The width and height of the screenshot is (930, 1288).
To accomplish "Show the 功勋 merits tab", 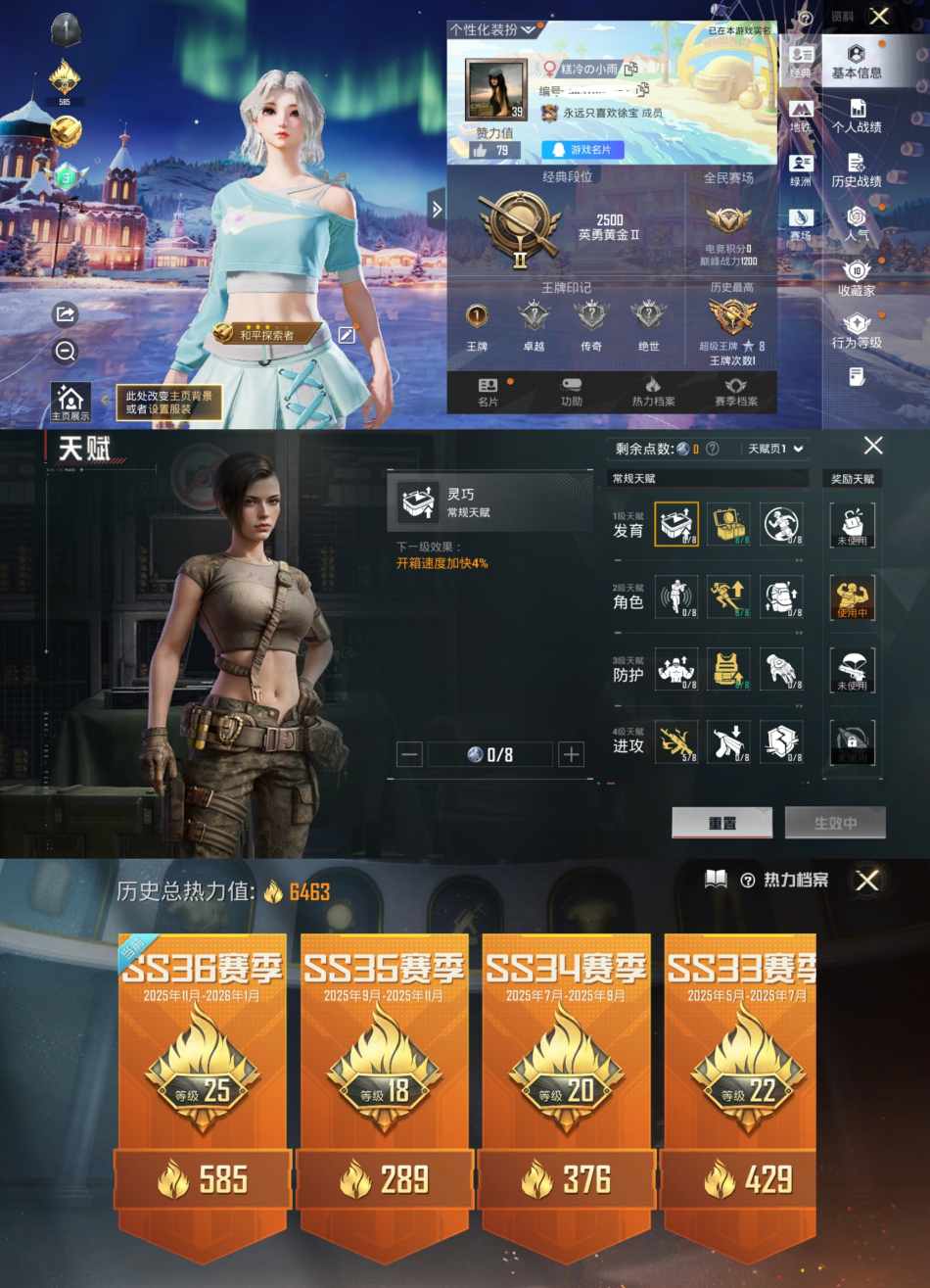I will (572, 391).
